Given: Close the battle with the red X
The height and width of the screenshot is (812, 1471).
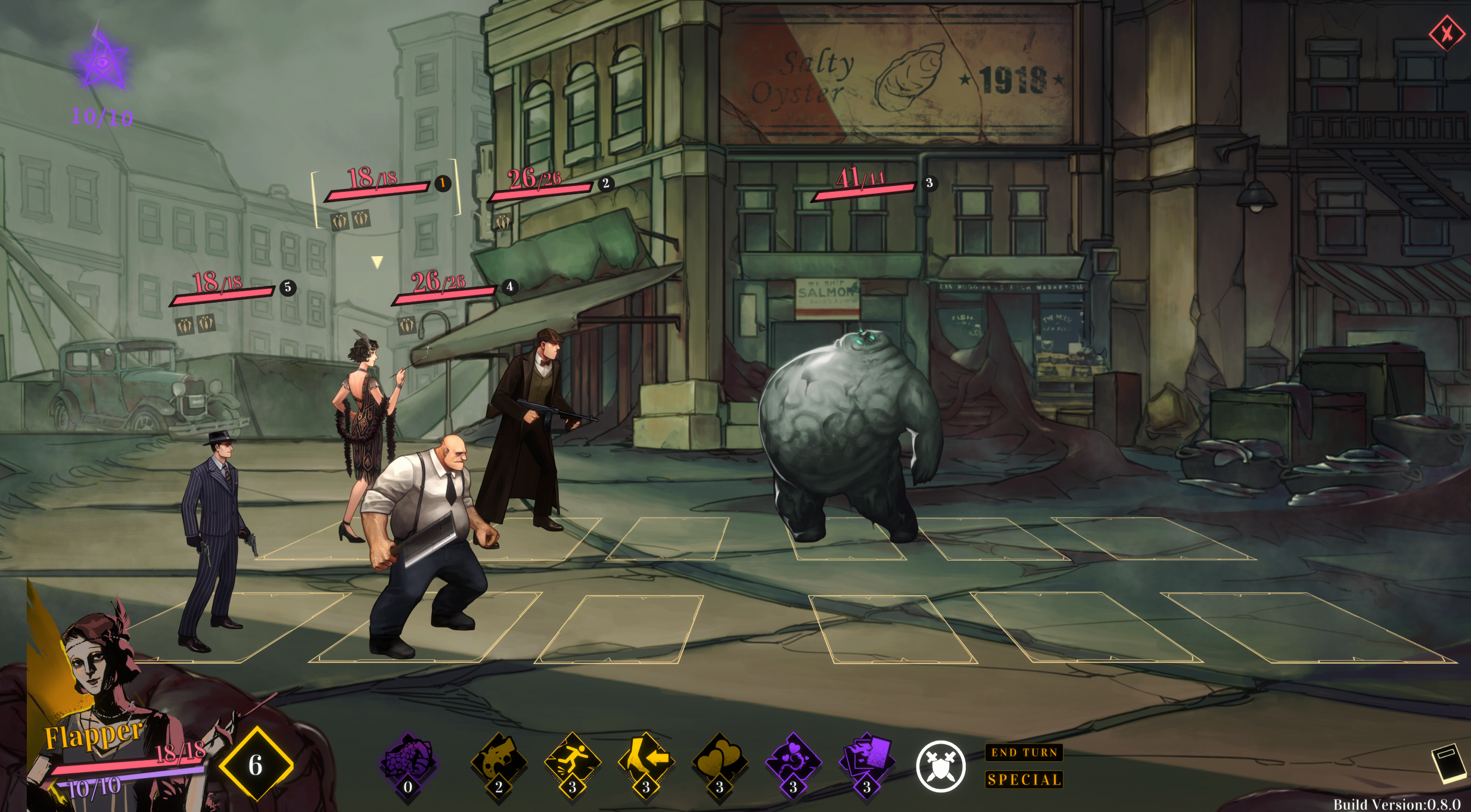Looking at the screenshot, I should click(x=1447, y=33).
